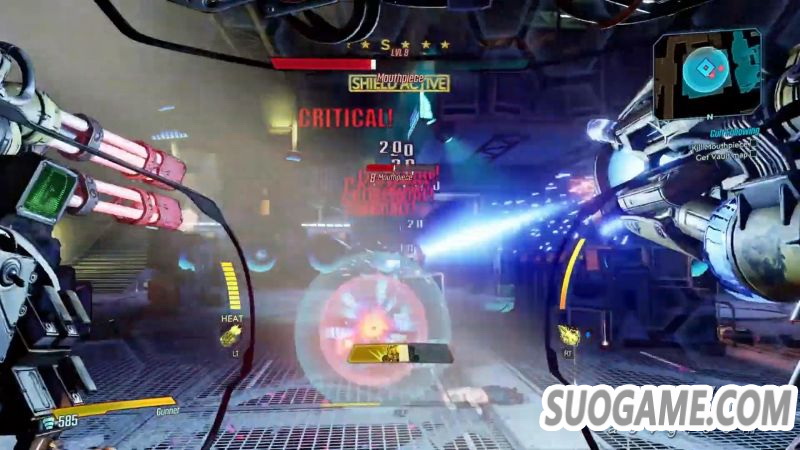
Task: Select the Kill Mouthpiece objective
Action: (720, 148)
